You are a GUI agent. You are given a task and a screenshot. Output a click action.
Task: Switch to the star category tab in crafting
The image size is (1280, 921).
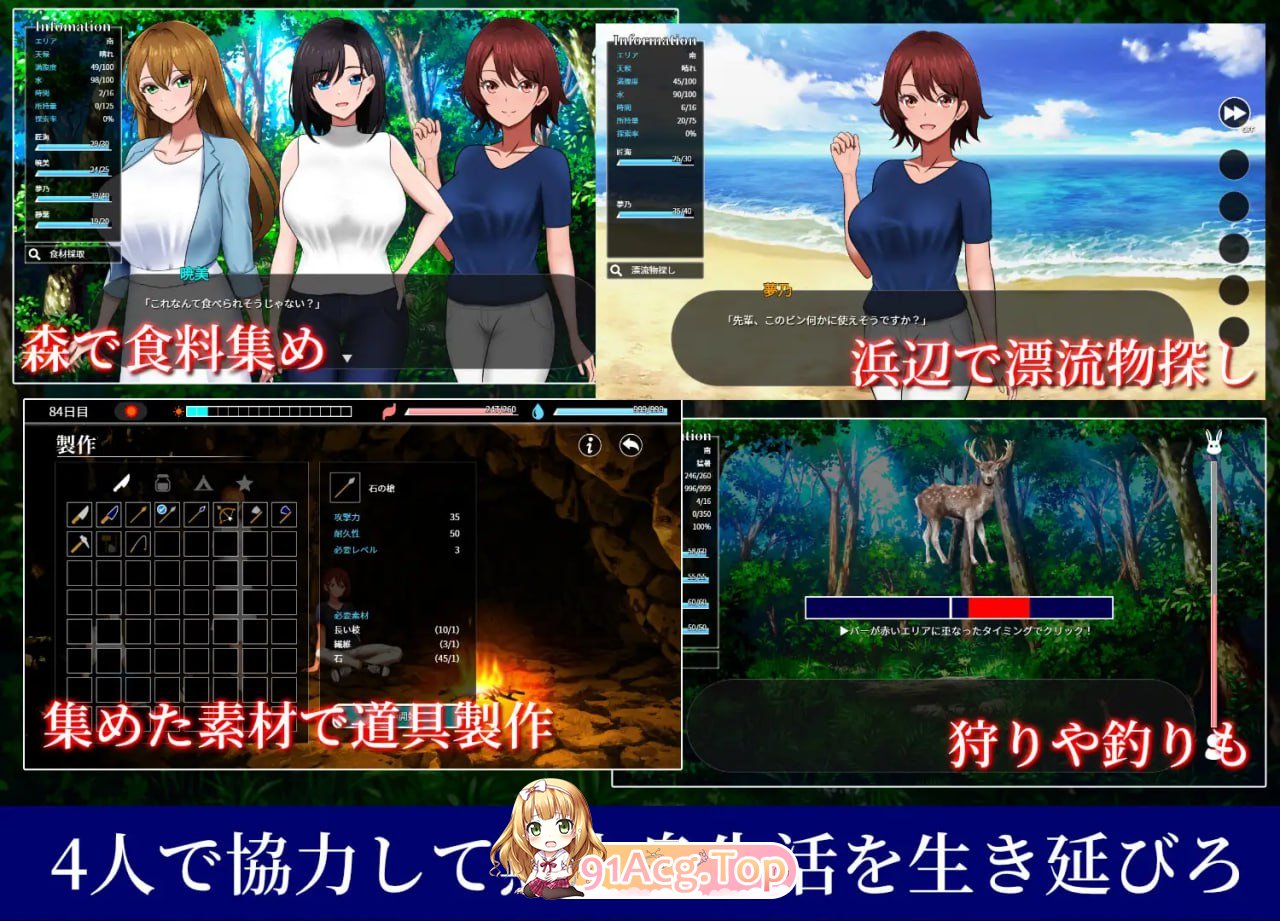pyautogui.click(x=244, y=483)
